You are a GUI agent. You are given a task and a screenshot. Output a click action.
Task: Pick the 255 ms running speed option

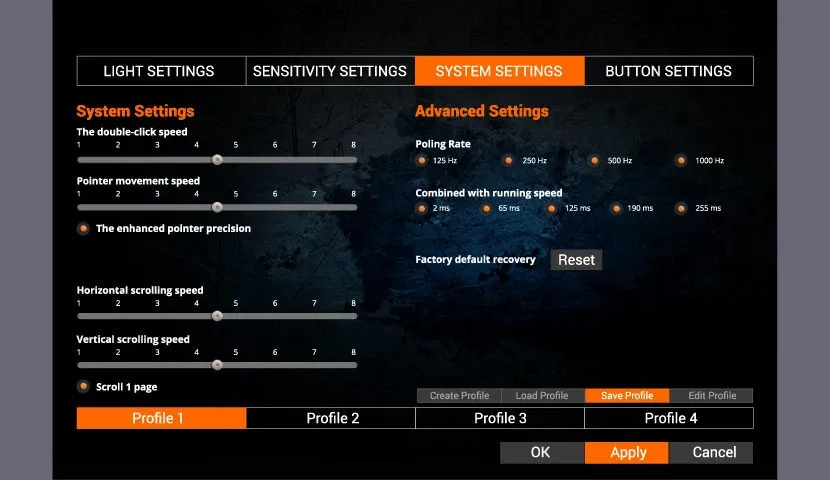(x=682, y=208)
